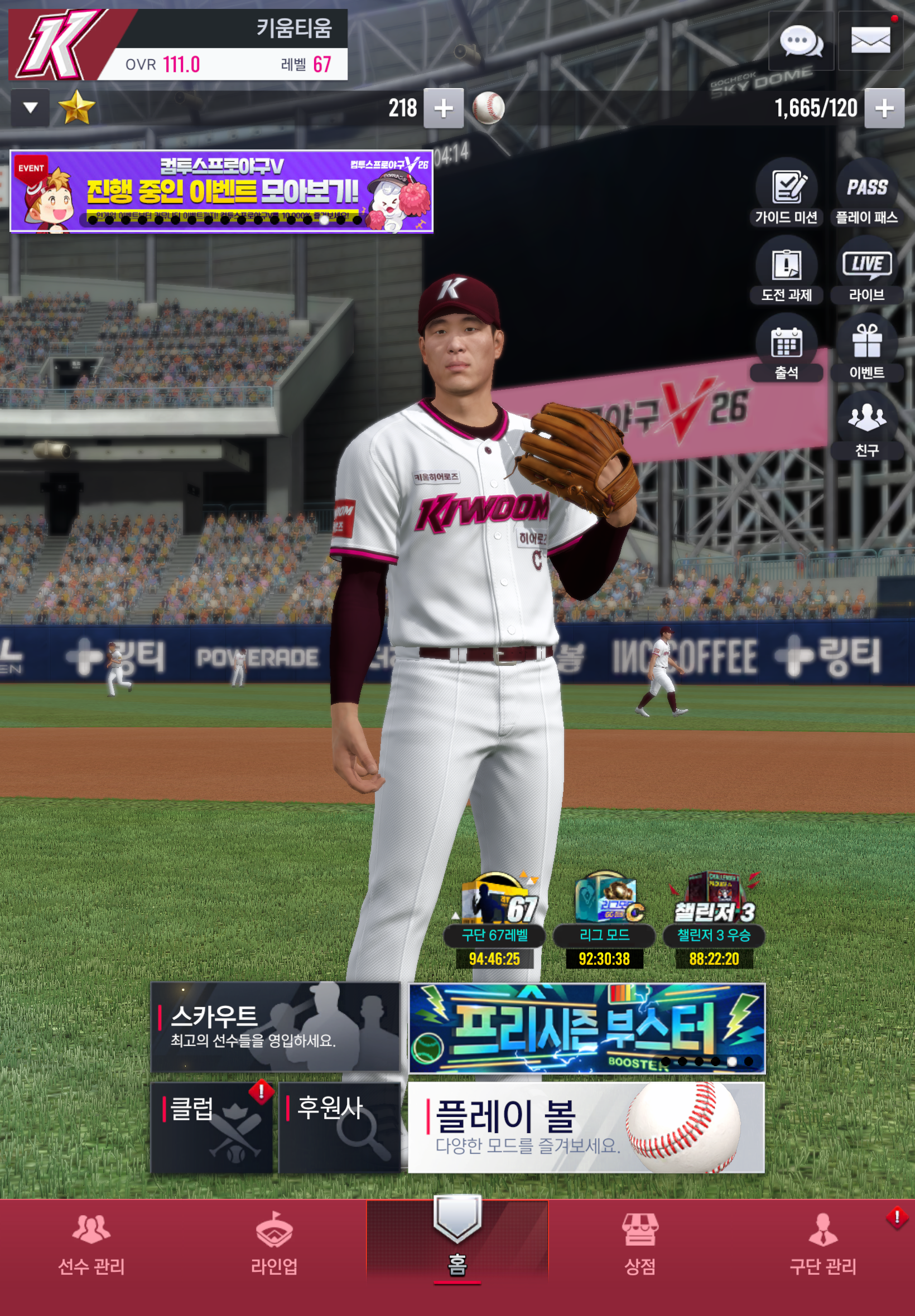The width and height of the screenshot is (915, 1316).
Task: Open the 이벤트 gift box menu
Action: coord(866,348)
